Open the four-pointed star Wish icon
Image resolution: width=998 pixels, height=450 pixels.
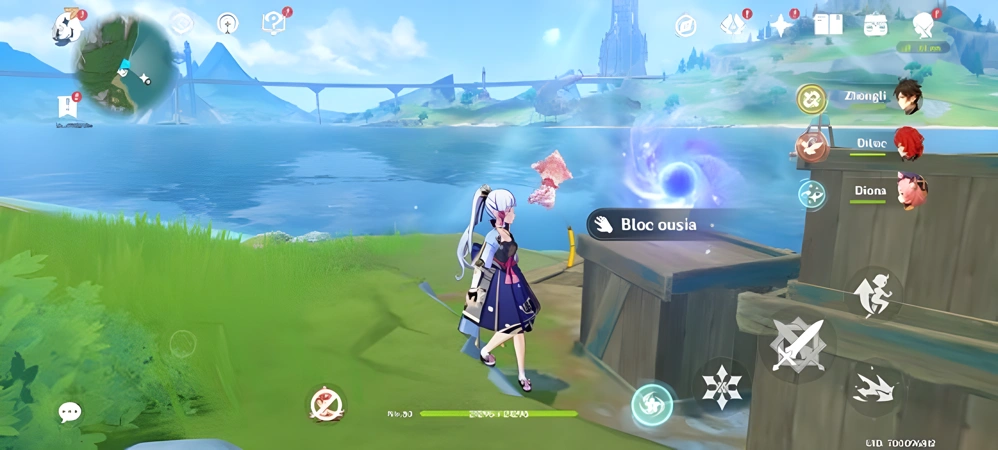point(781,25)
